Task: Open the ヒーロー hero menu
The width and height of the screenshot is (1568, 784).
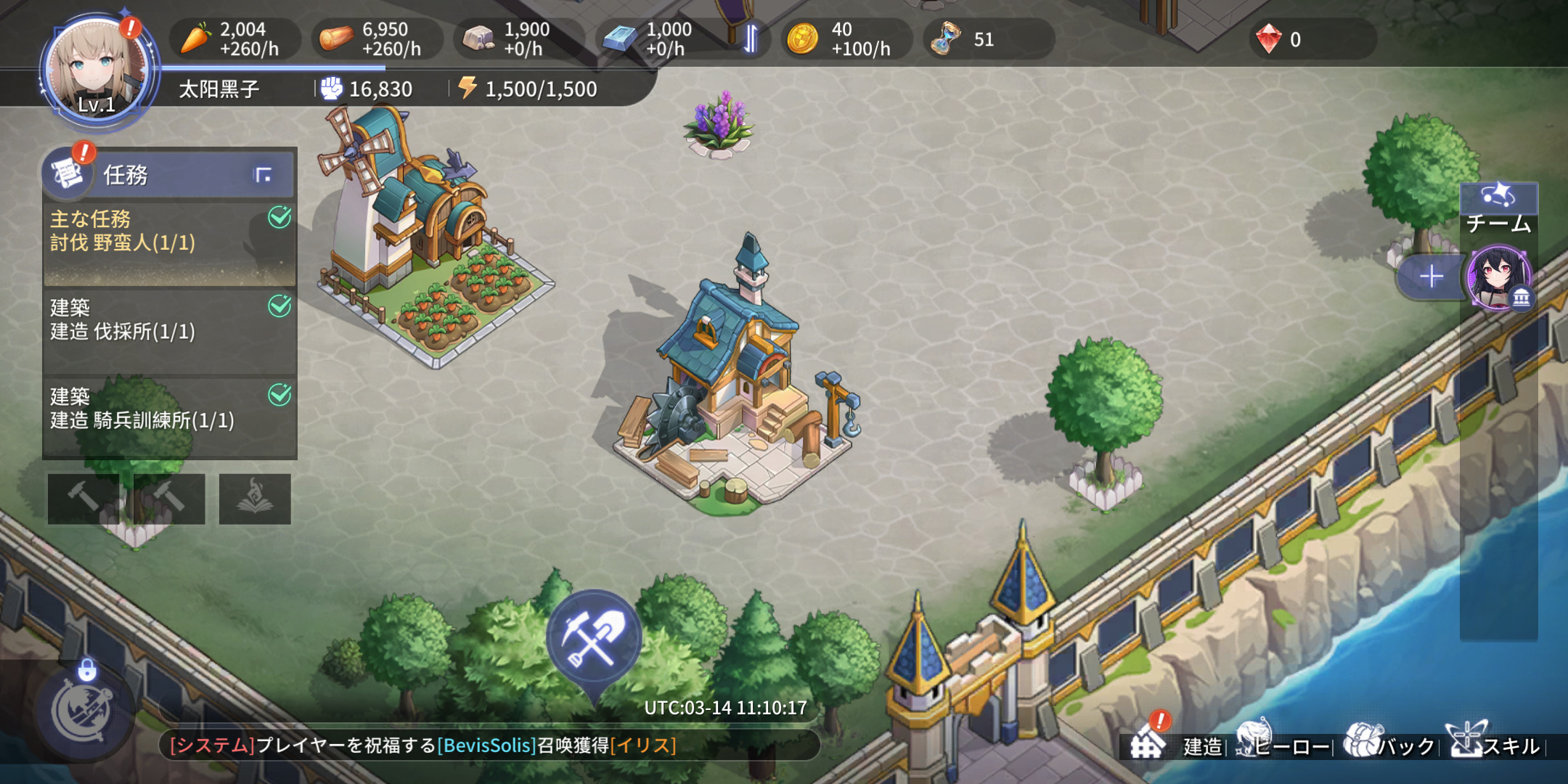Action: click(1283, 743)
